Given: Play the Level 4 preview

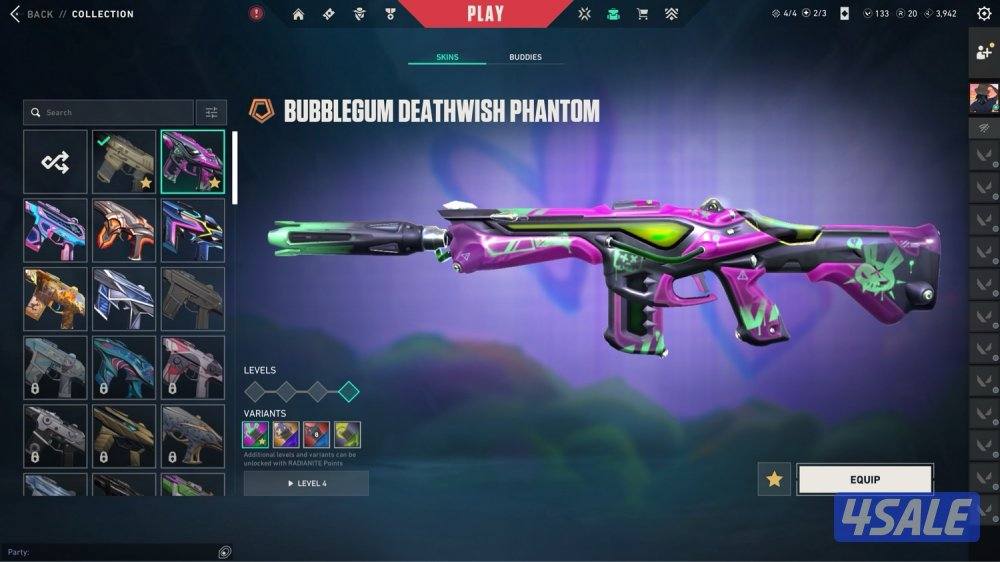Looking at the screenshot, I should pos(306,483).
